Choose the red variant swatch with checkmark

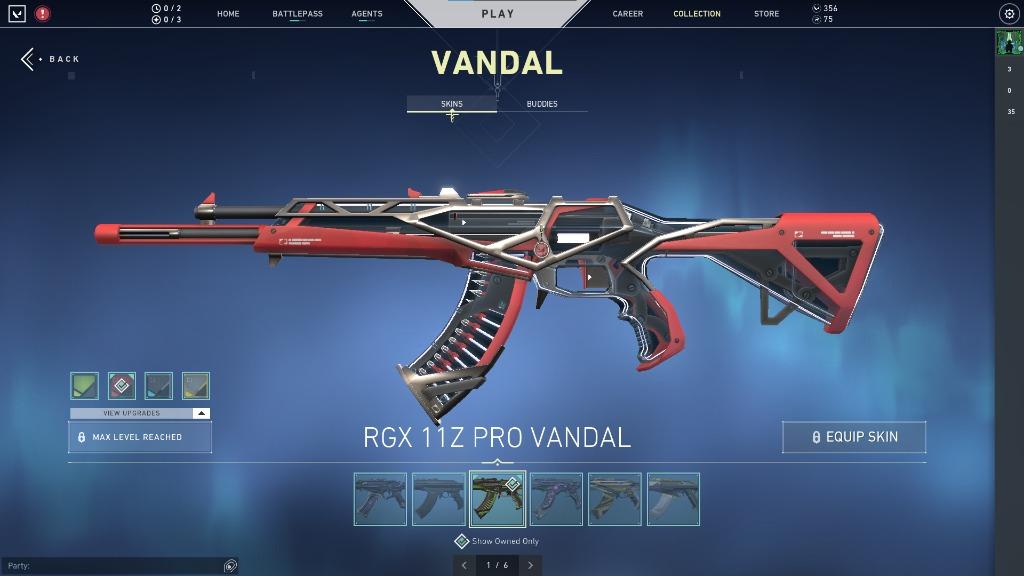tap(122, 386)
